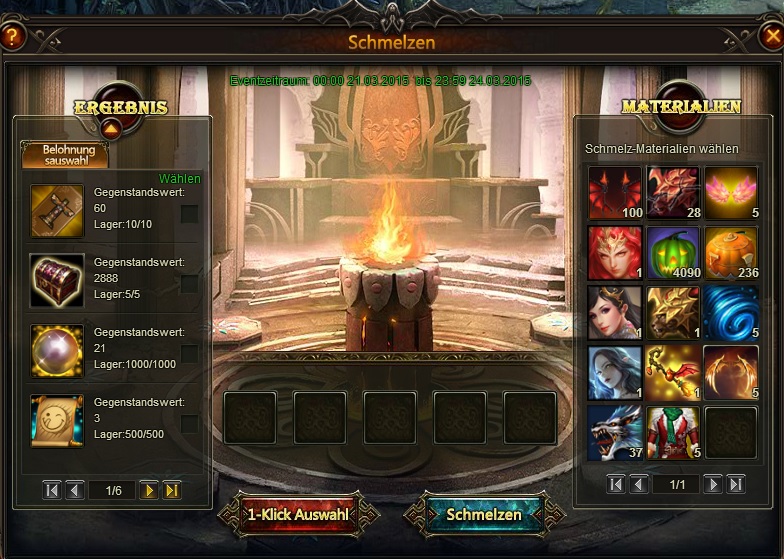Image resolution: width=784 pixels, height=559 pixels.
Task: Tick the checkbox for the hammer scroll reward
Action: 189,213
